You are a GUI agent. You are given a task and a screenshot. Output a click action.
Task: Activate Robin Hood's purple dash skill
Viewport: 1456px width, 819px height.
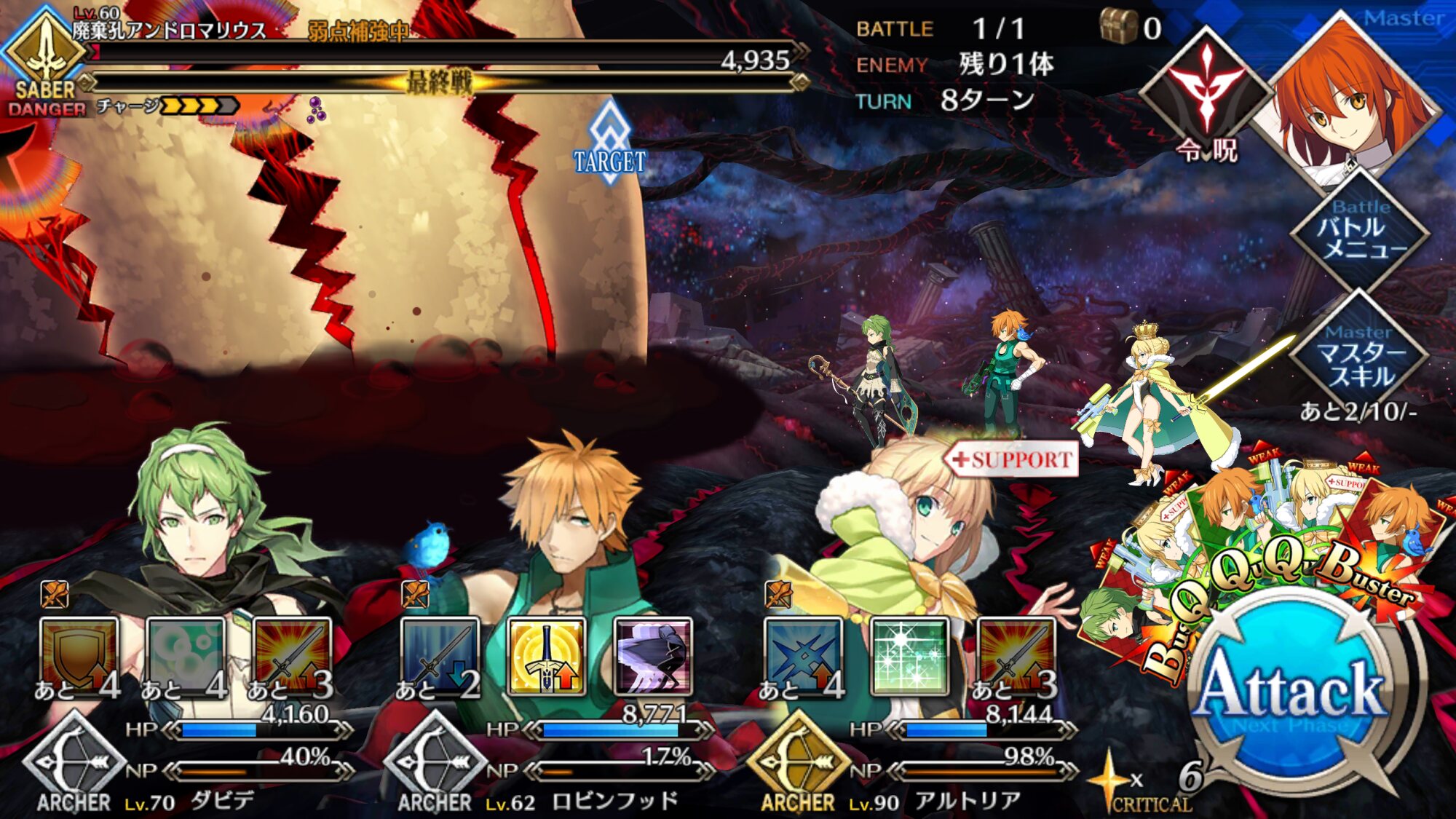tap(652, 655)
